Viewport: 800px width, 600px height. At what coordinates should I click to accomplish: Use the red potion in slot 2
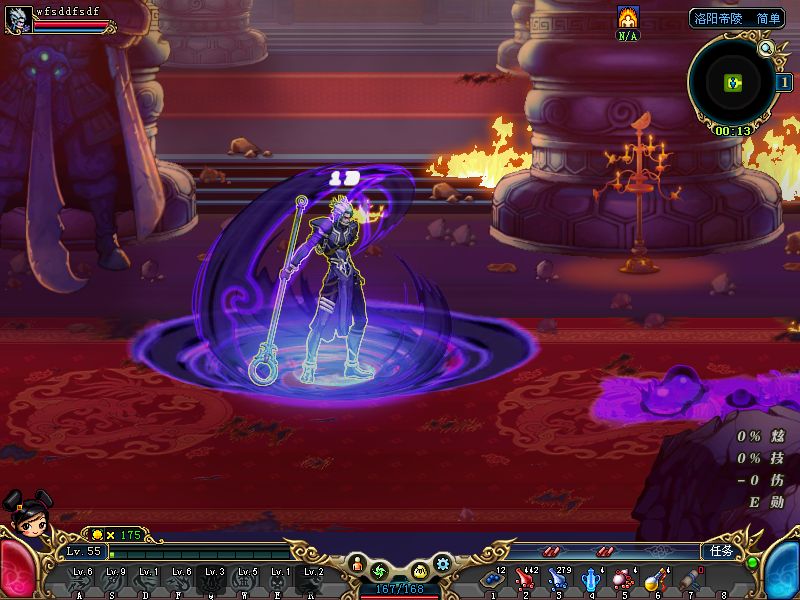click(524, 579)
